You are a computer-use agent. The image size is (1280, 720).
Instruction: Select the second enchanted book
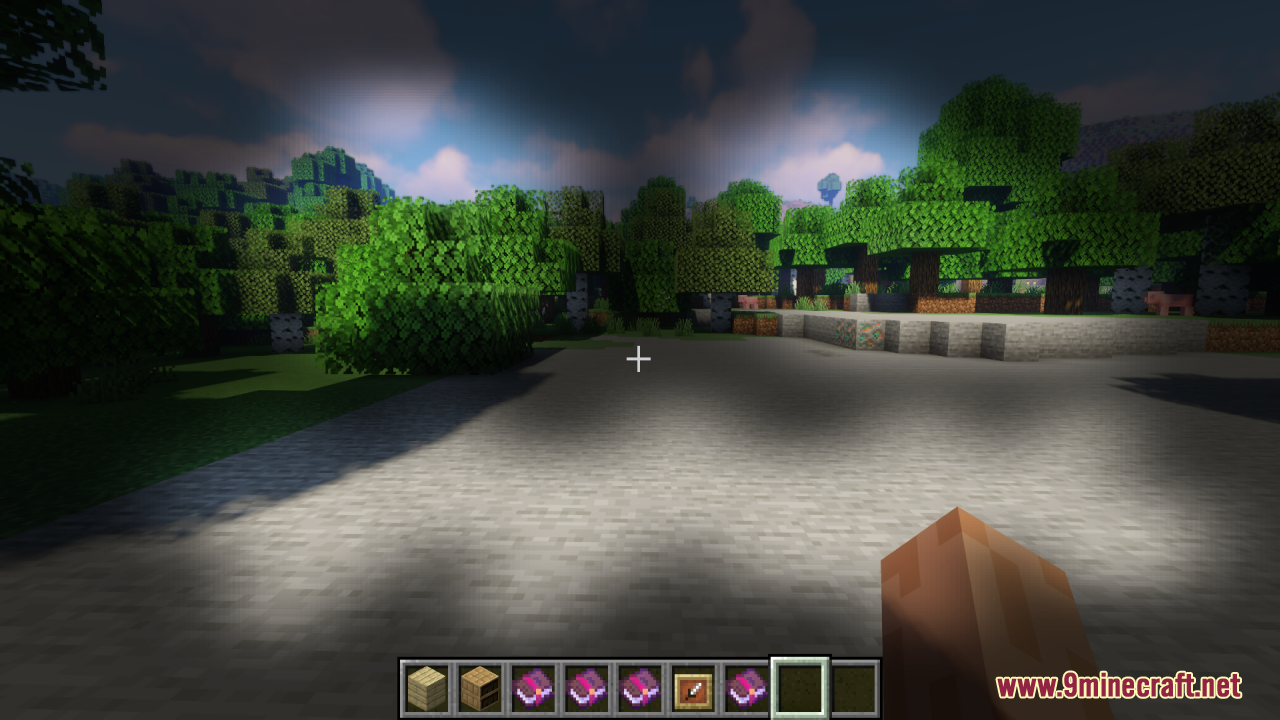click(x=588, y=685)
